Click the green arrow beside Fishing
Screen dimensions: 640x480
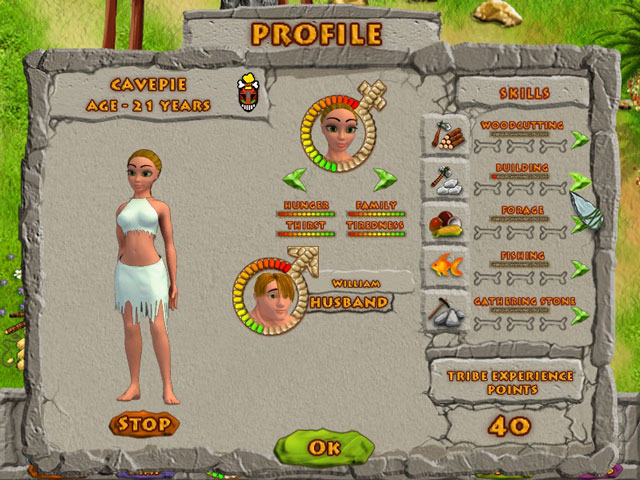[579, 270]
